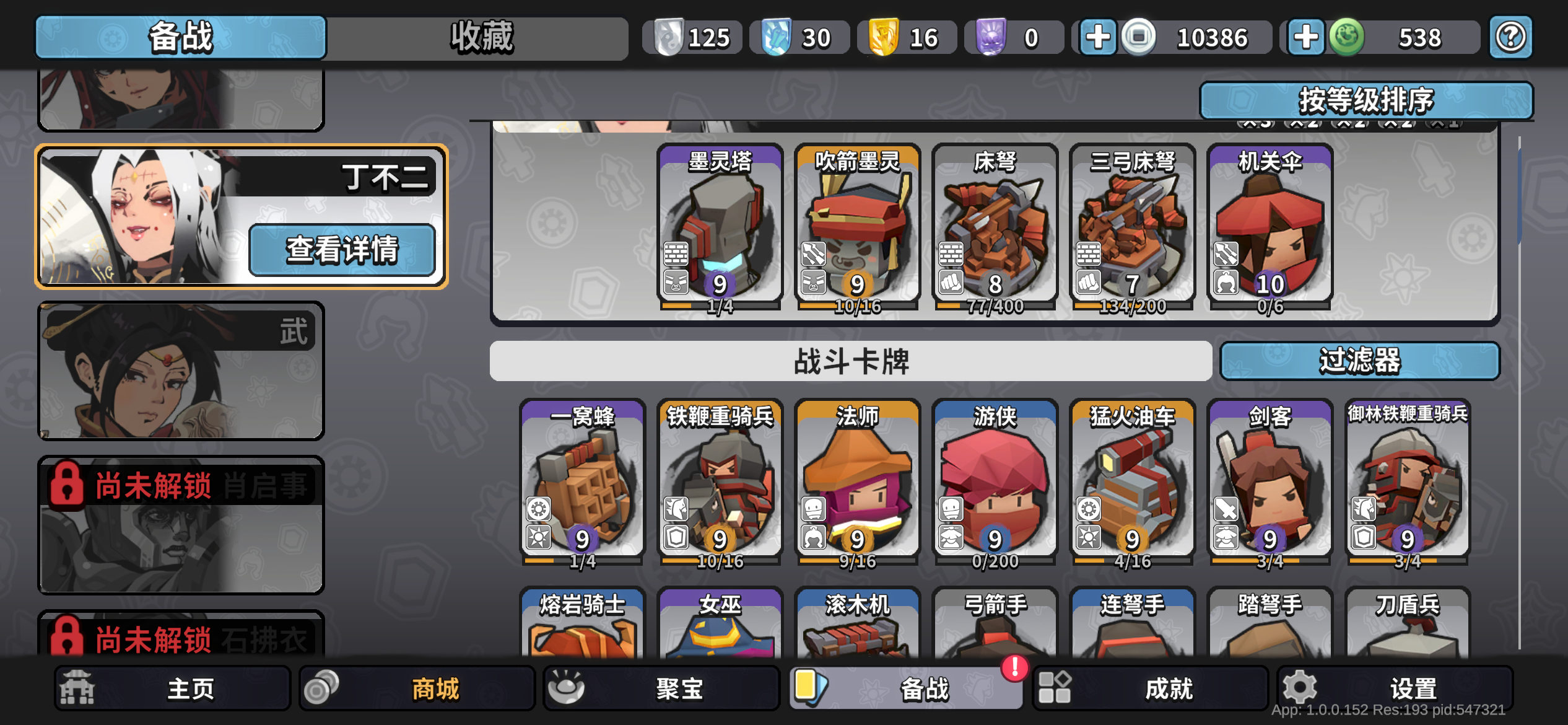Click the 床弩 card progress bar showing 77/400
Screen dimensions: 1568x725
[x=995, y=305]
